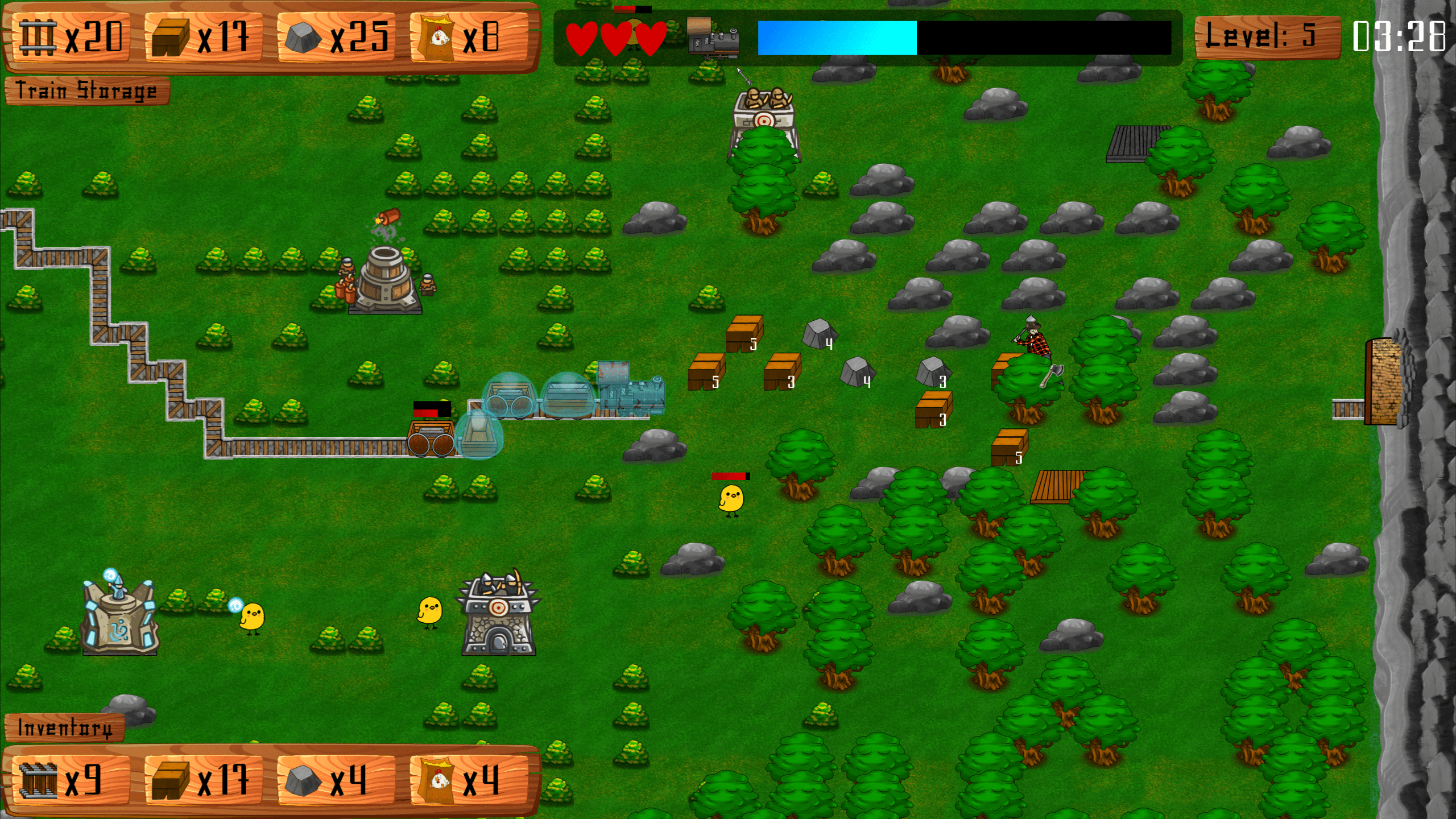Choose the wood slot in Inventory

202,779
